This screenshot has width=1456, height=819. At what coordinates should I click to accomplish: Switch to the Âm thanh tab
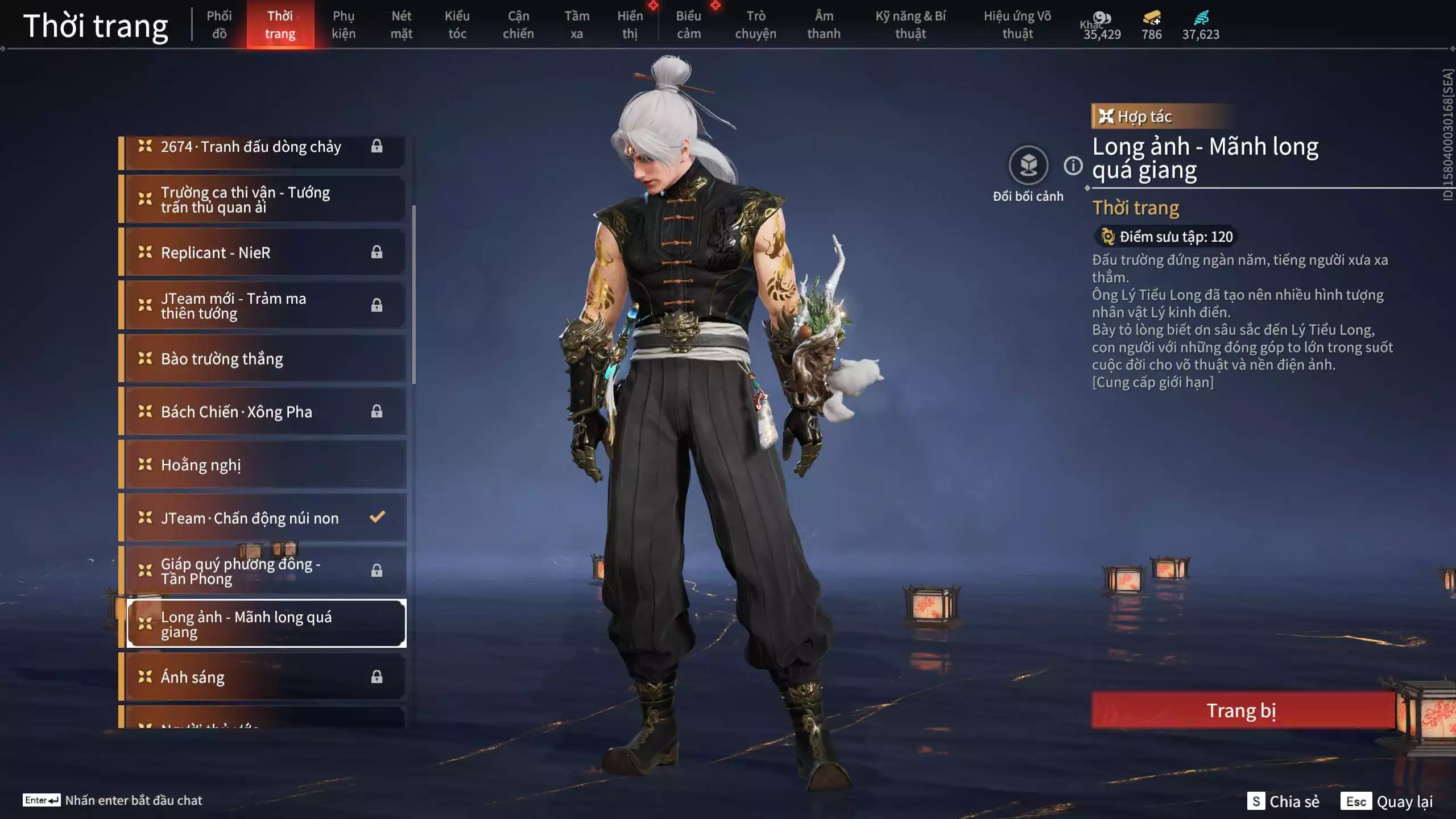(824, 24)
